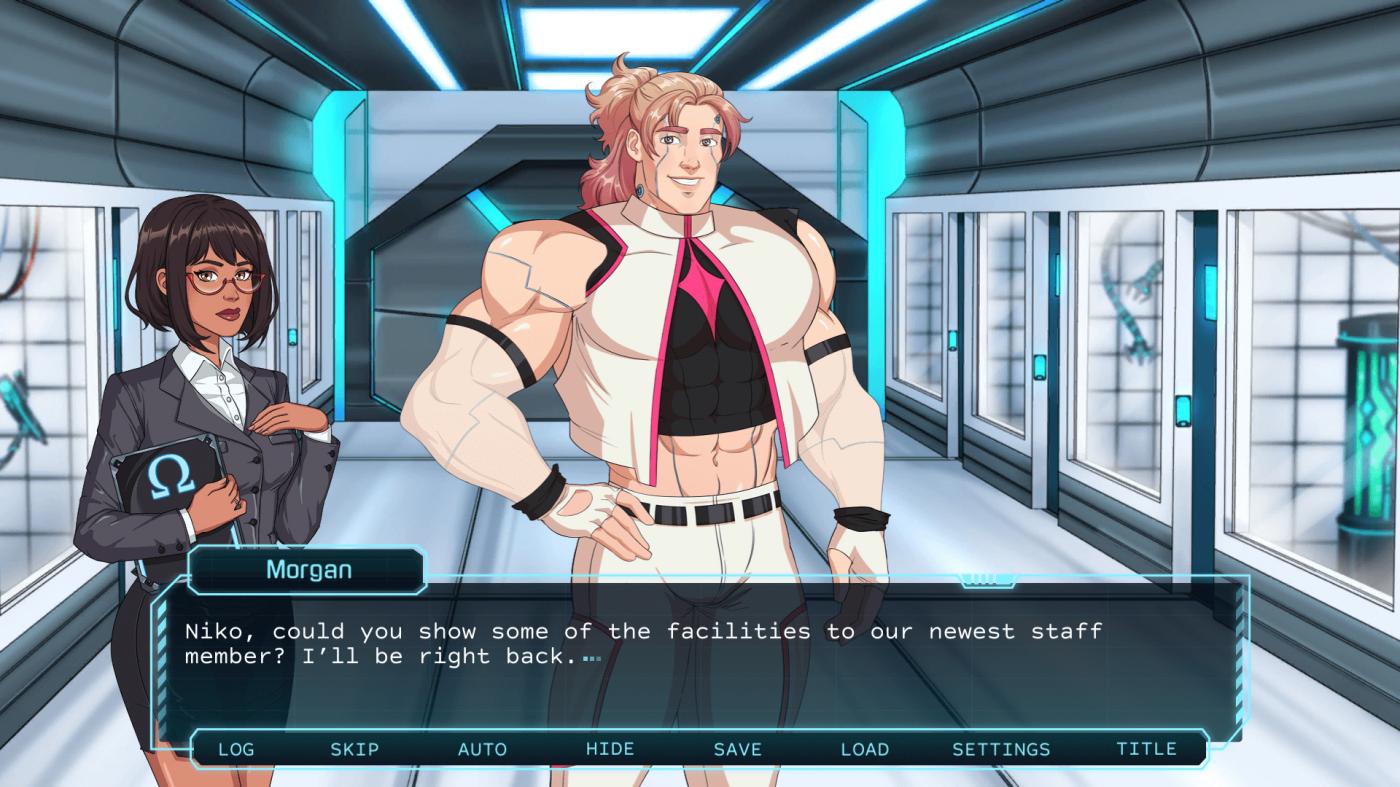Enable AUTO dialogue advance
1400x787 pixels.
tap(482, 749)
